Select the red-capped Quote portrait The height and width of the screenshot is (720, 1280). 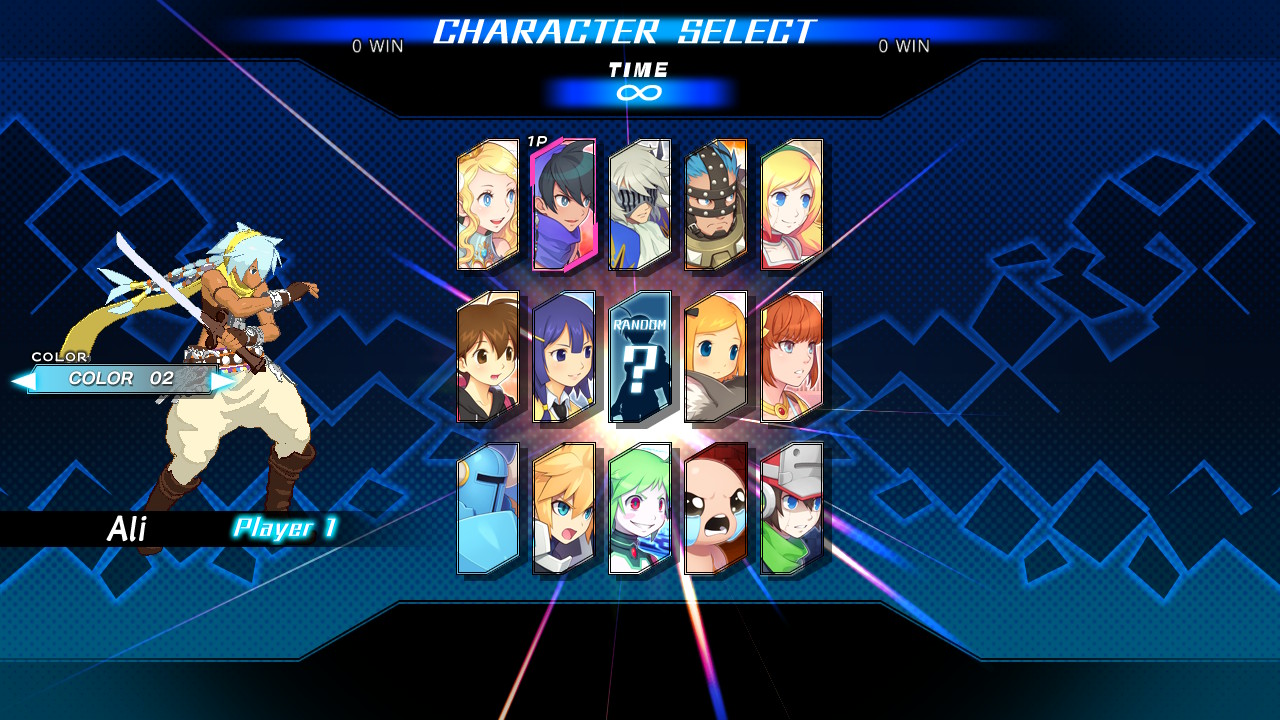point(792,509)
